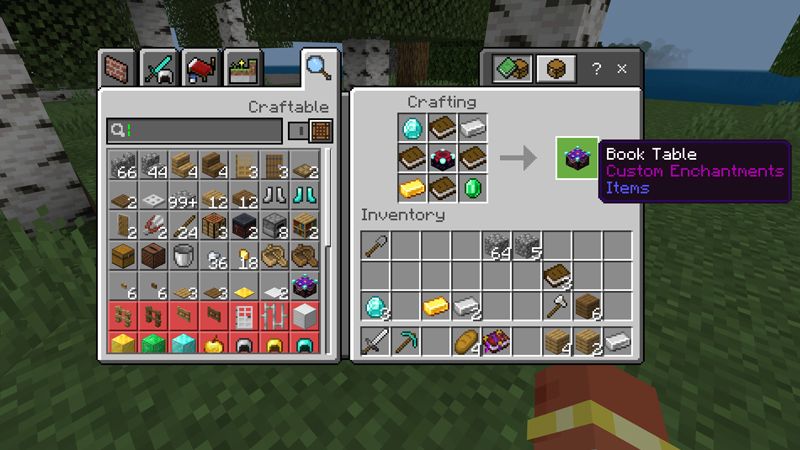Select the bread in the hotbar
The width and height of the screenshot is (800, 450).
467,342
